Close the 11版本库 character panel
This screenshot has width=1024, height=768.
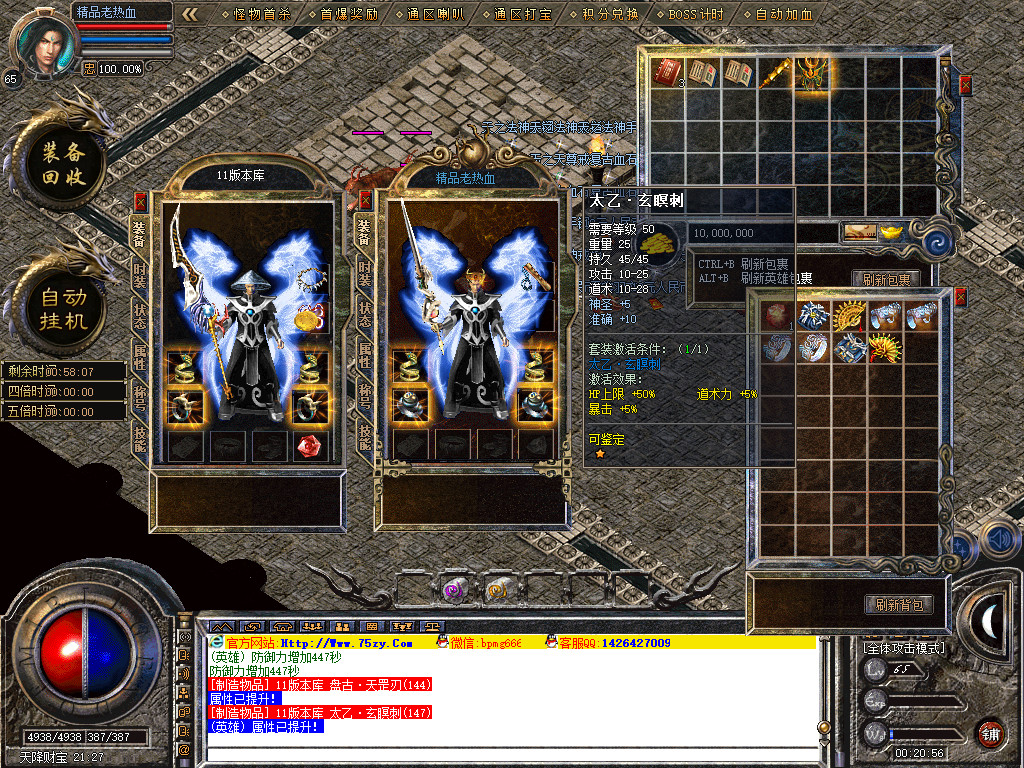(x=141, y=201)
